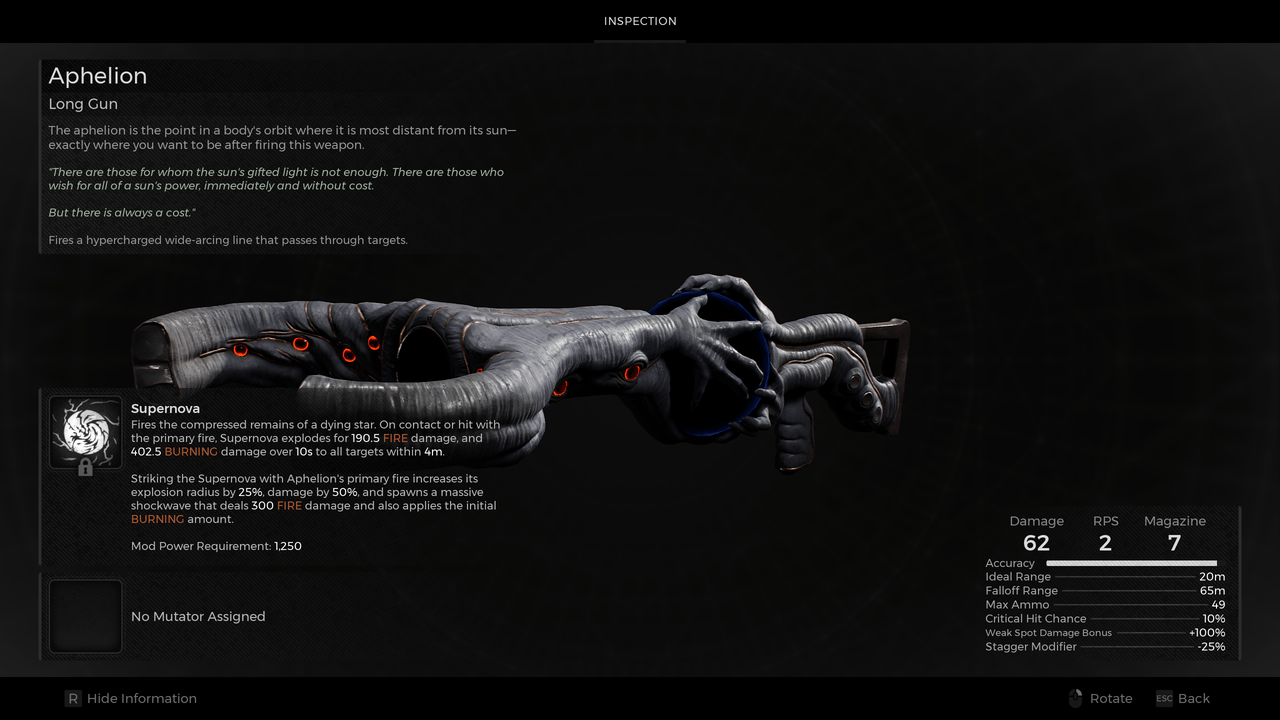The height and width of the screenshot is (720, 1280).
Task: Select the Aphelion title header
Action: coord(97,75)
